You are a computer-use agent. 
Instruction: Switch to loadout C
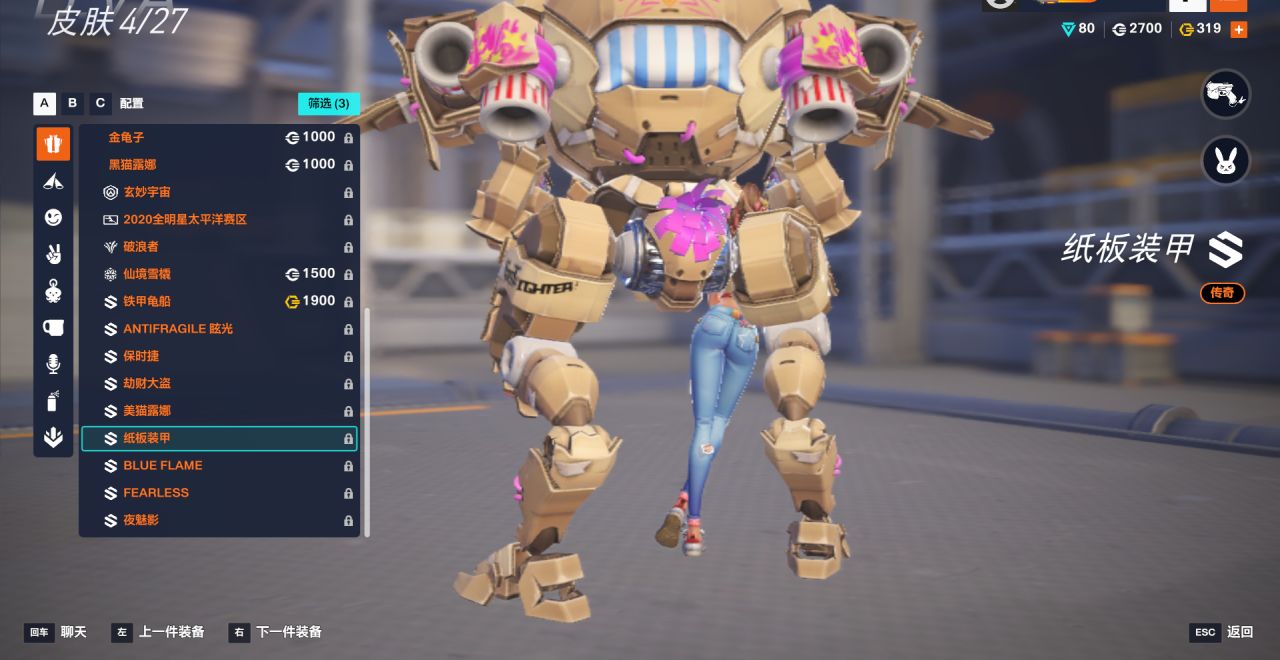100,103
